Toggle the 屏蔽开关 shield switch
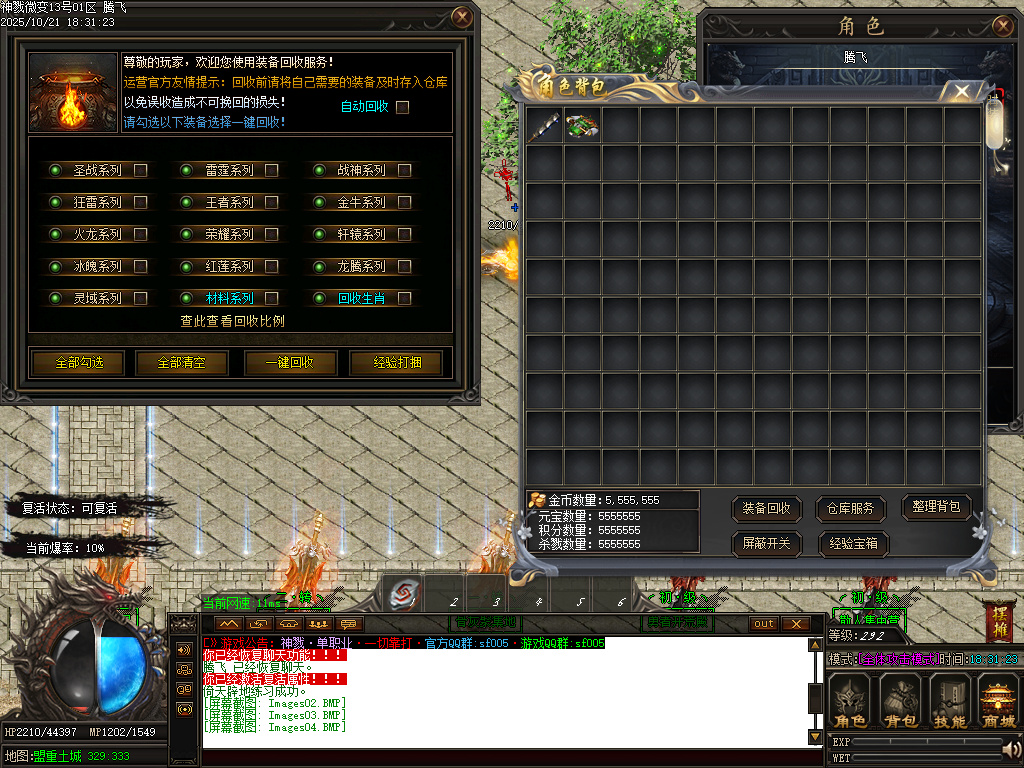The image size is (1024, 768). tap(767, 544)
